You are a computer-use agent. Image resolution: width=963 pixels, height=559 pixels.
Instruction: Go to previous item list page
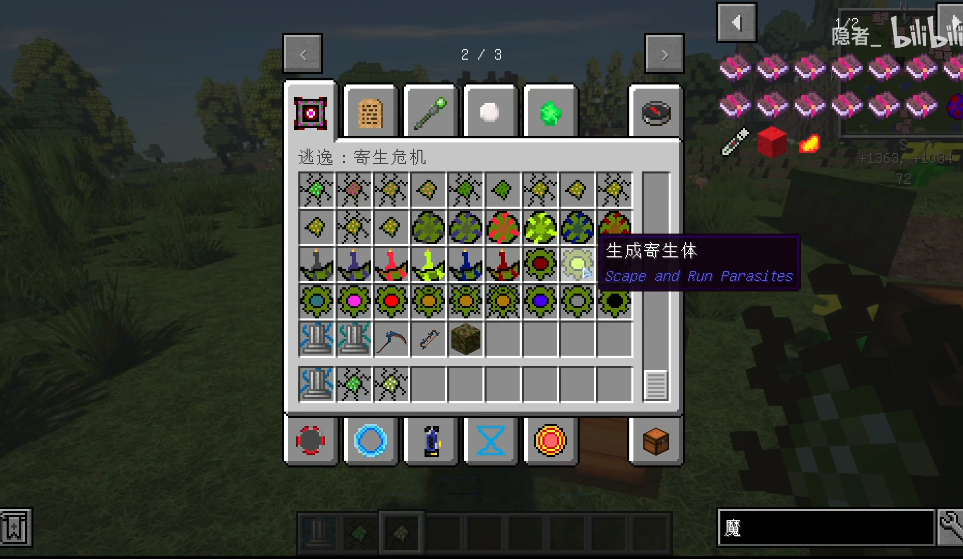click(x=737, y=22)
